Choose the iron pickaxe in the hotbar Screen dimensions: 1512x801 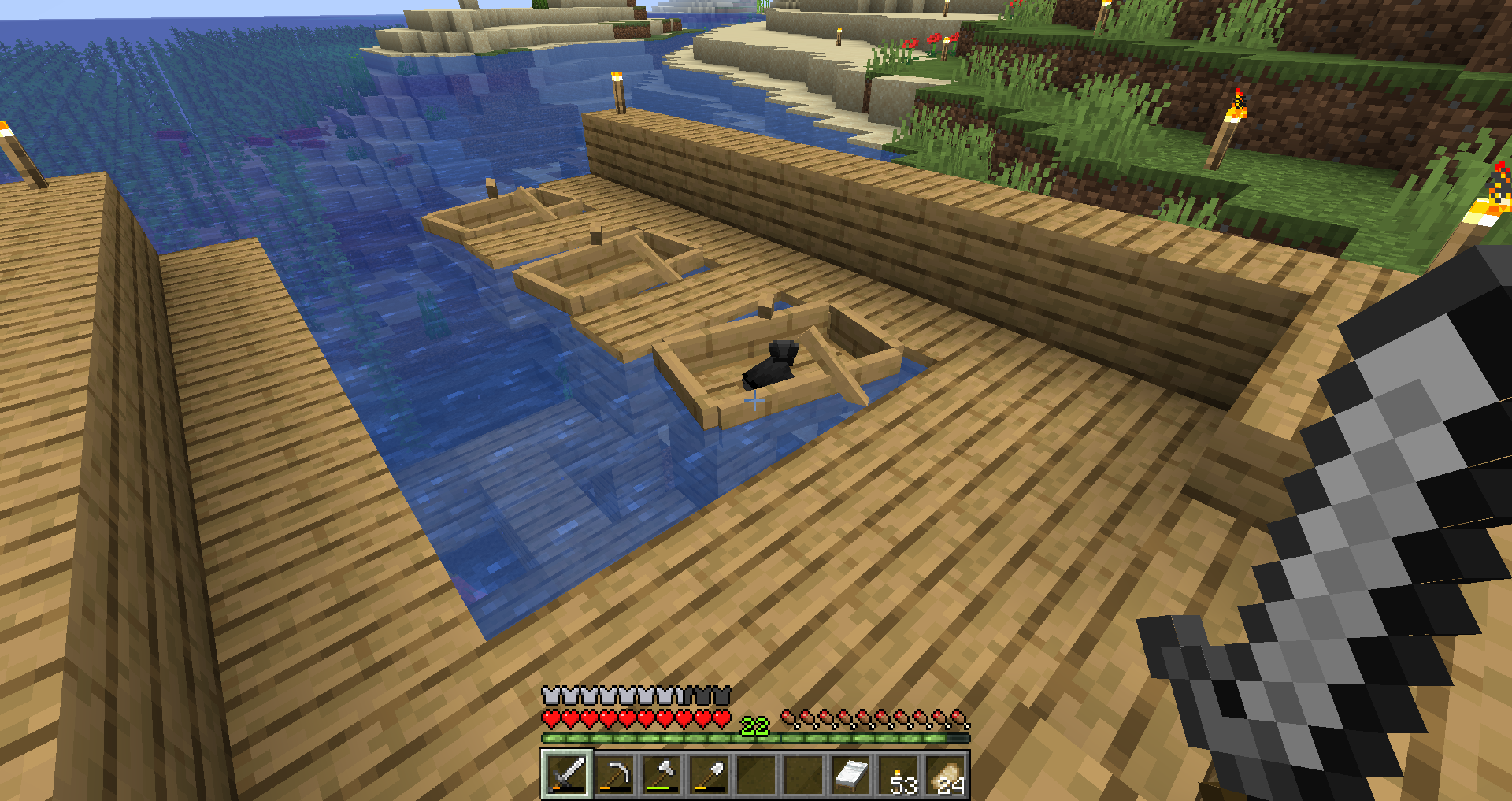tap(613, 773)
